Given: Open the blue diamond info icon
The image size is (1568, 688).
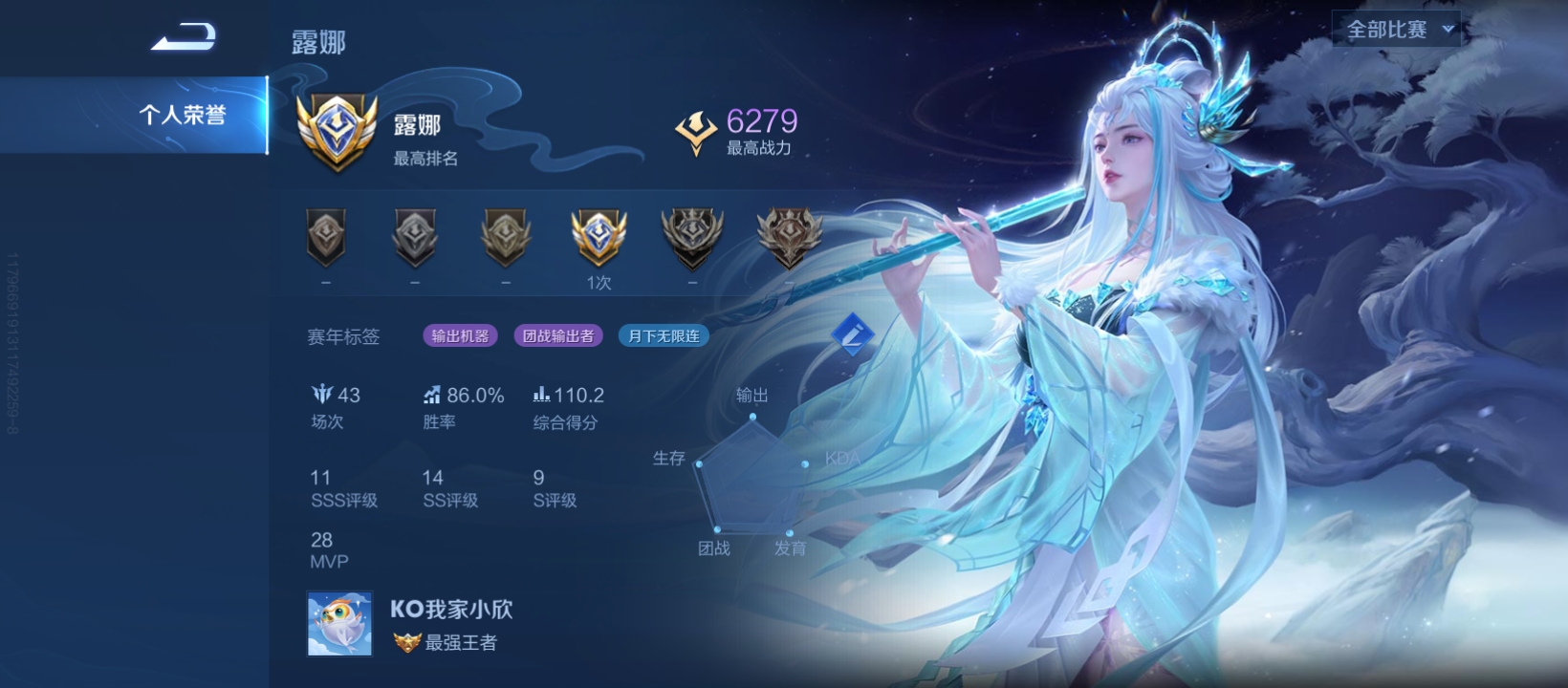Looking at the screenshot, I should tap(852, 333).
